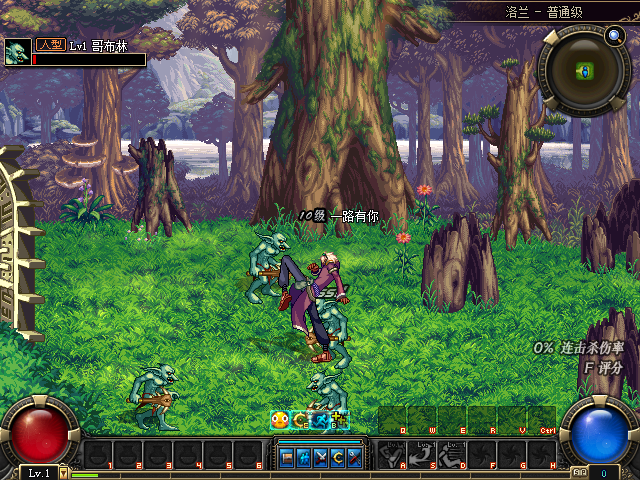Viewport: 640px width, 480px height.
Task: Click the small arrow beside Lv.1
Action: click(64, 472)
